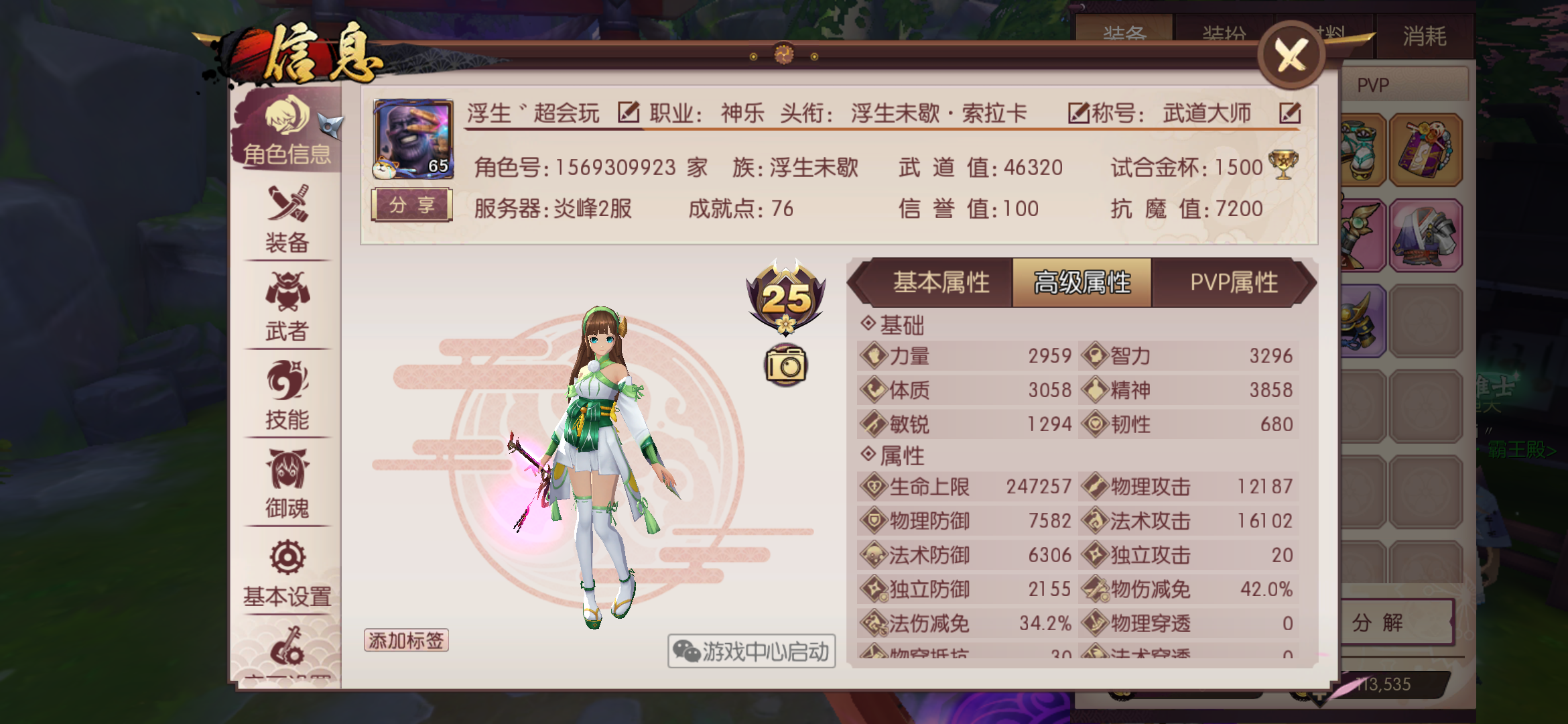
Task: Open the 御魂 panel in the sidebar
Action: pyautogui.click(x=287, y=487)
